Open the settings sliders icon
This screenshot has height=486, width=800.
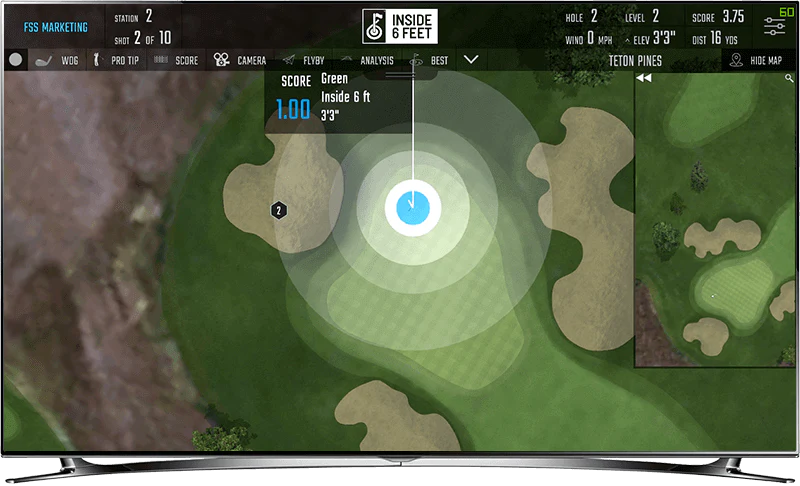[774, 27]
